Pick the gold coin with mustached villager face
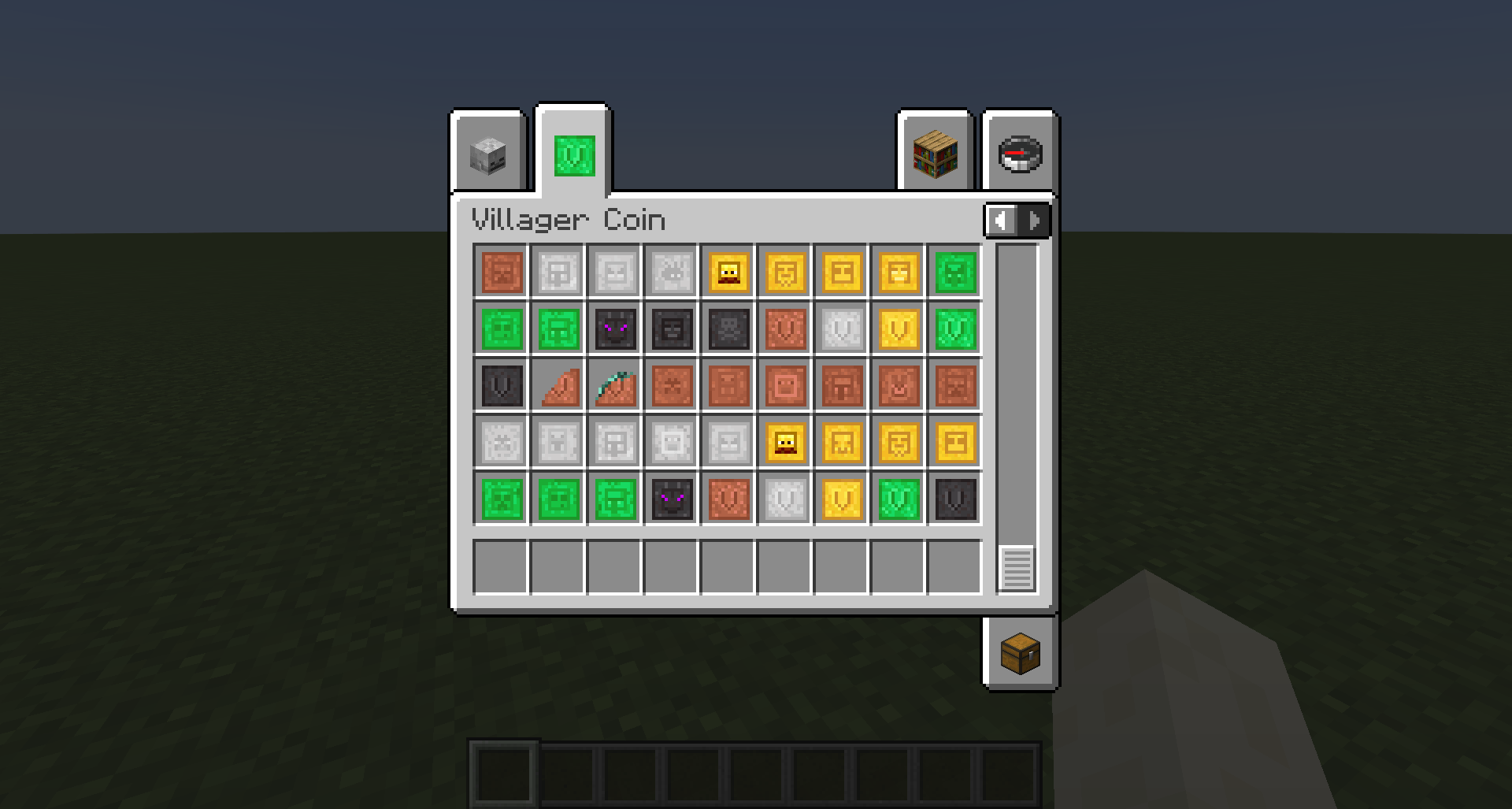1512x809 pixels. (728, 273)
